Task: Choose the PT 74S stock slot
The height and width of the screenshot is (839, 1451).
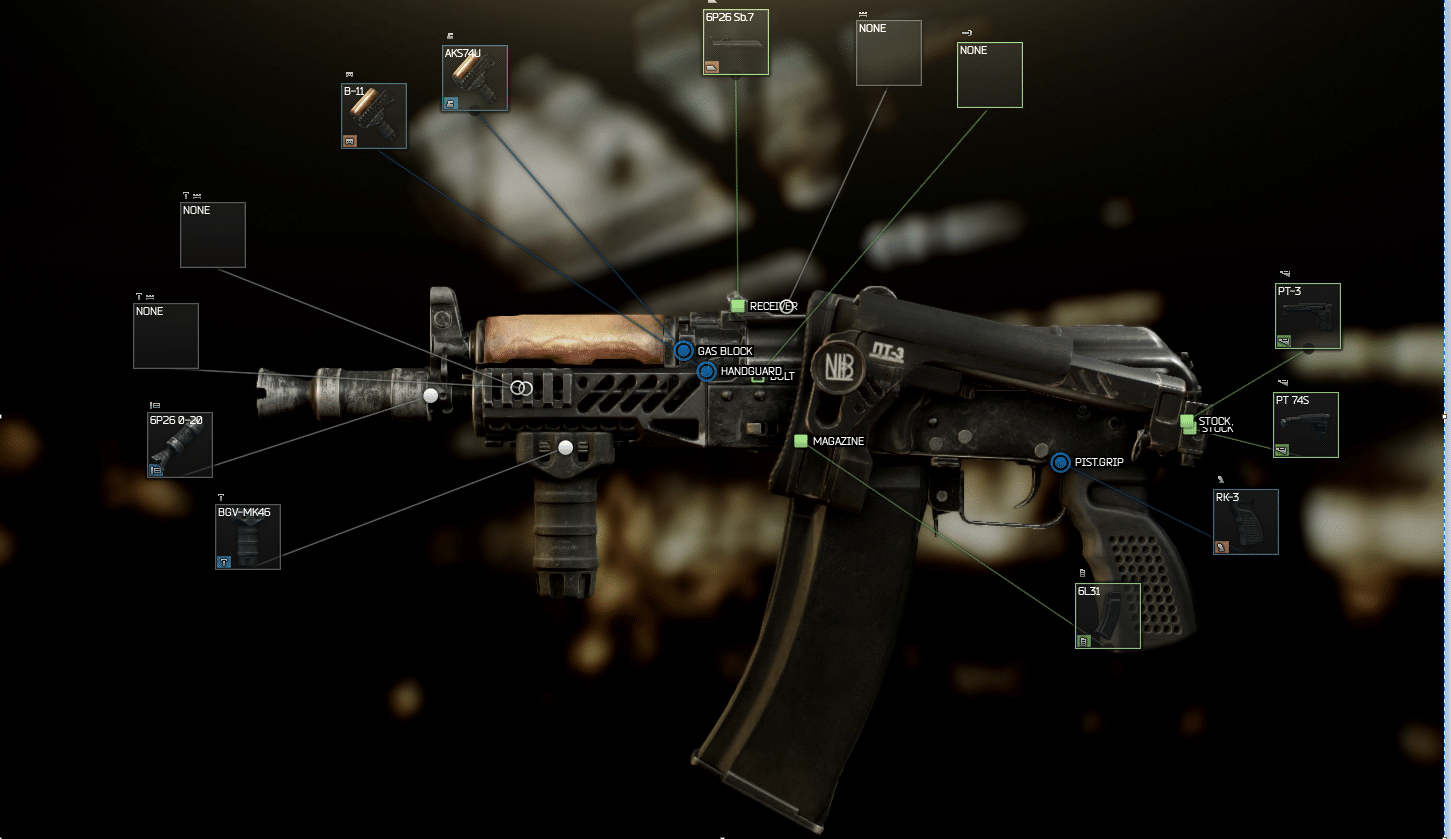Action: coord(1306,425)
